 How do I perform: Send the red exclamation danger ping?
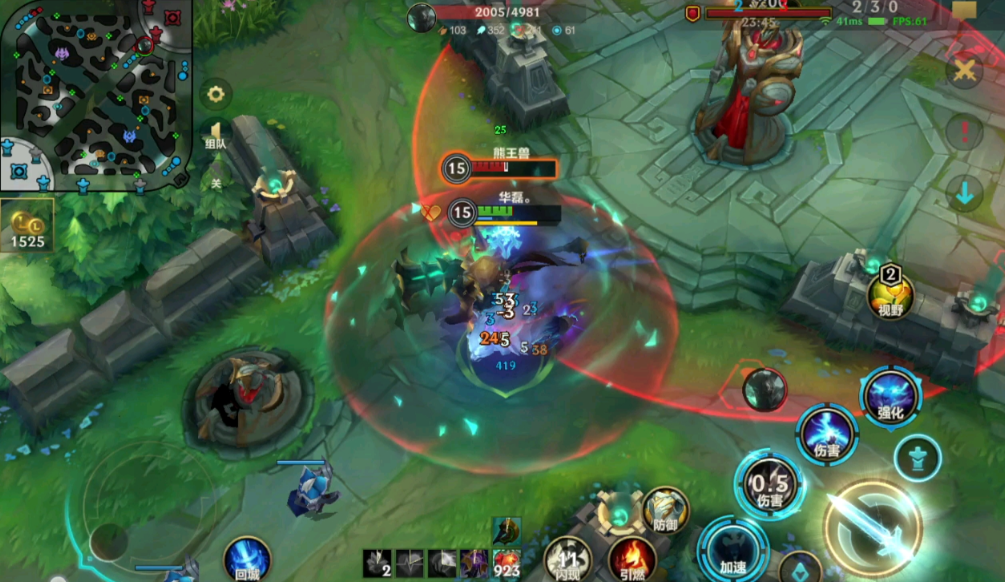point(965,131)
